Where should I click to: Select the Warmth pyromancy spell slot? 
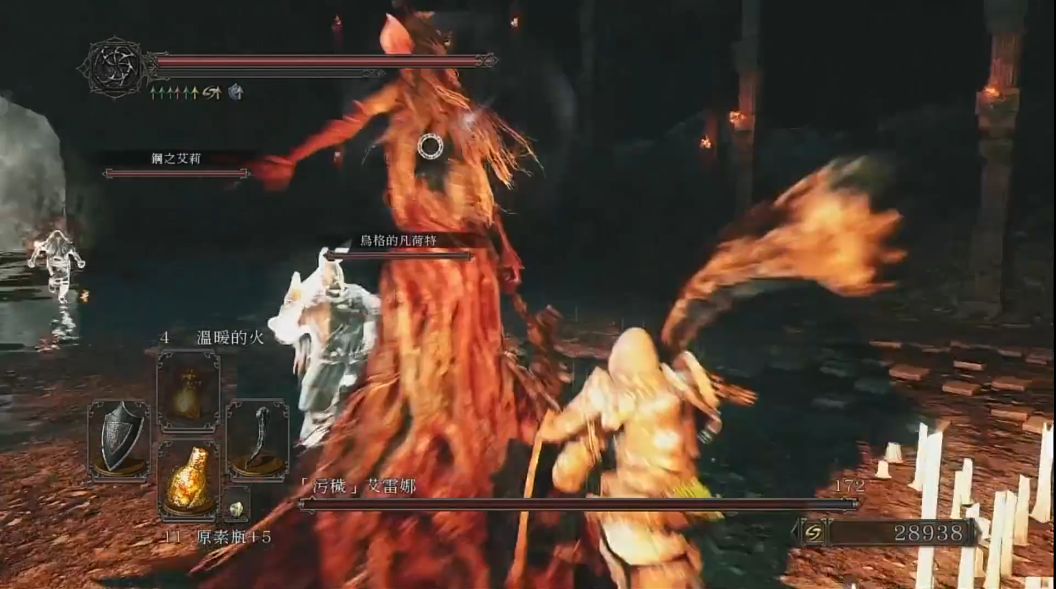pos(188,391)
